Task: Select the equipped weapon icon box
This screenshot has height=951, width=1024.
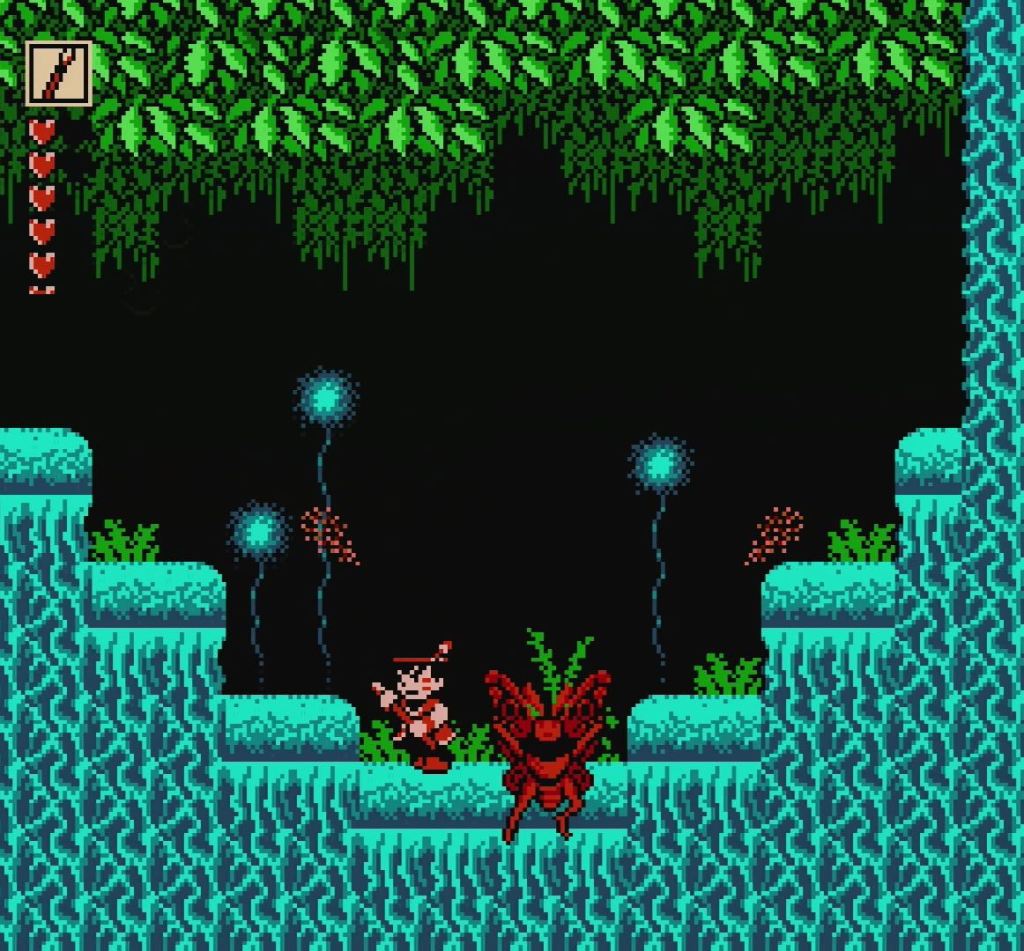Action: tap(59, 73)
